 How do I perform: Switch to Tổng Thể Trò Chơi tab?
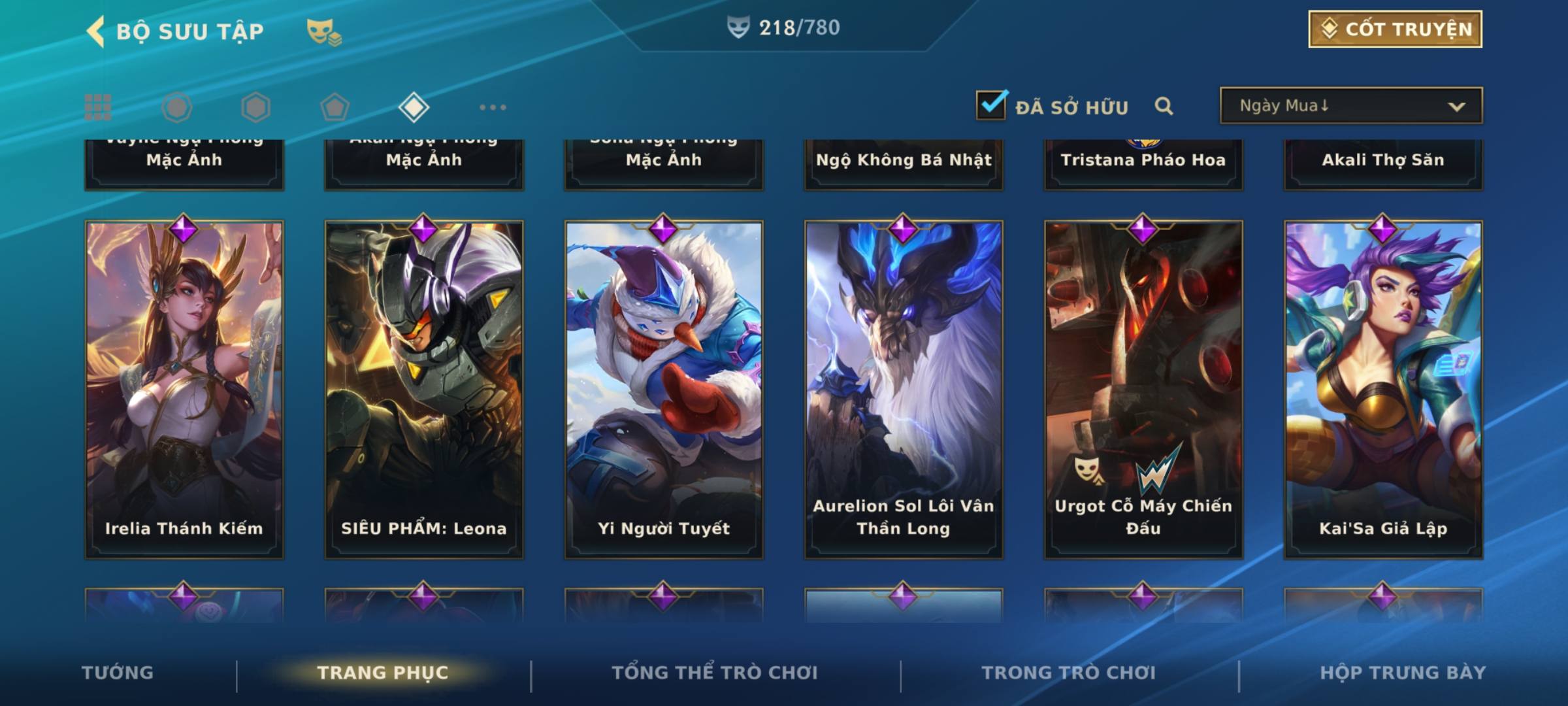[715, 673]
